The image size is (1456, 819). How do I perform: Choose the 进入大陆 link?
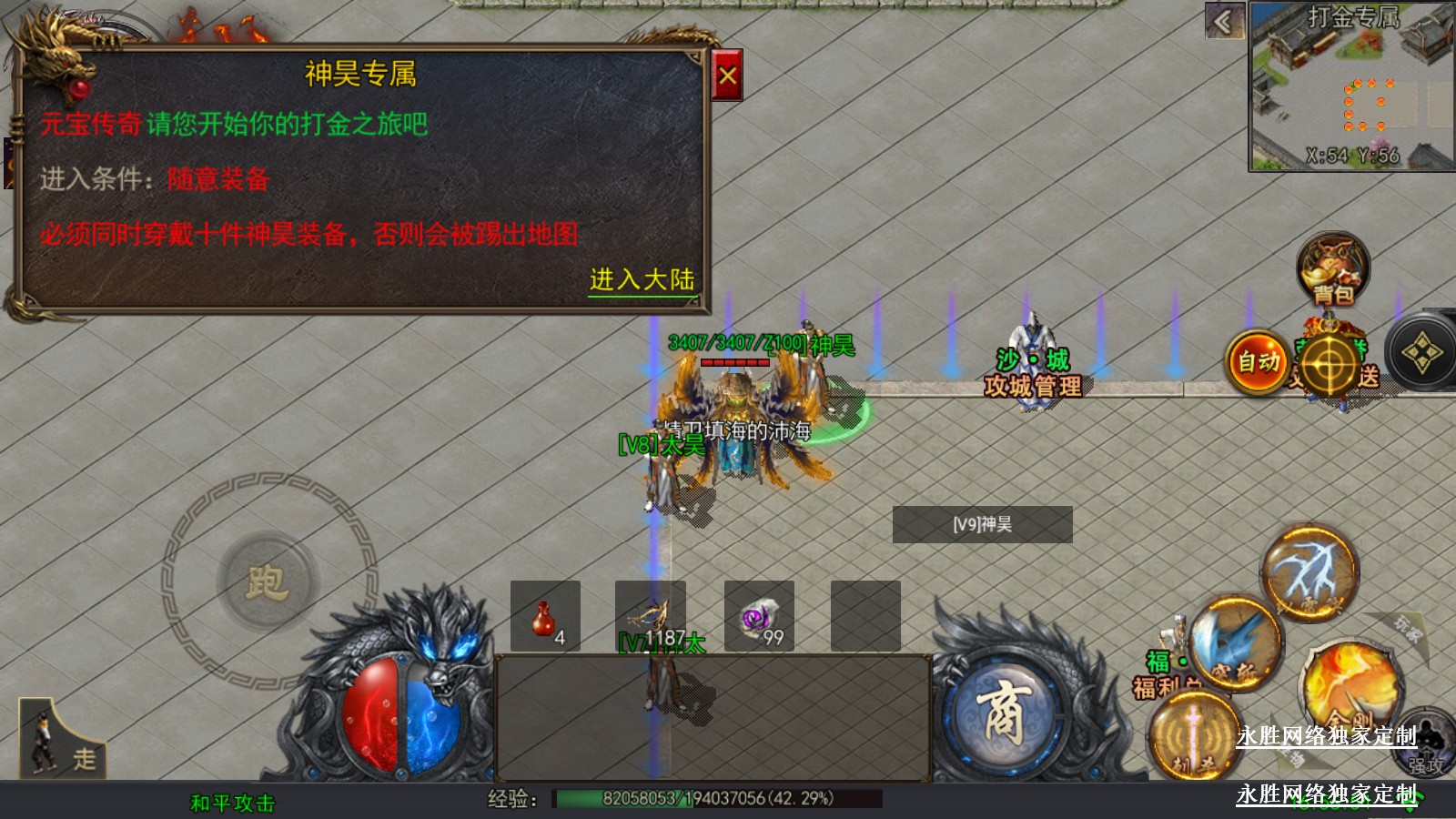(642, 279)
